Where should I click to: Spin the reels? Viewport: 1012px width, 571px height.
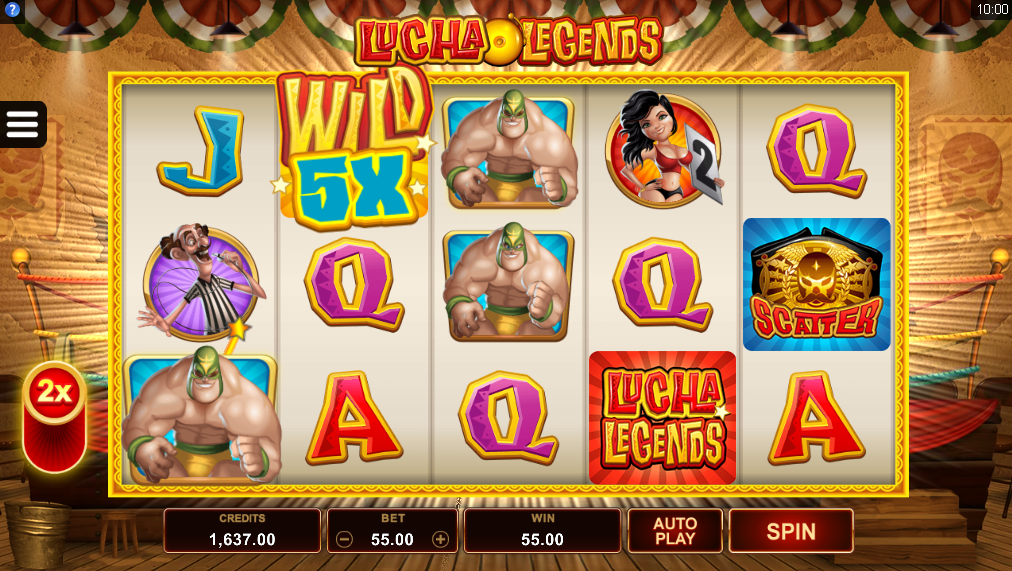coord(790,531)
